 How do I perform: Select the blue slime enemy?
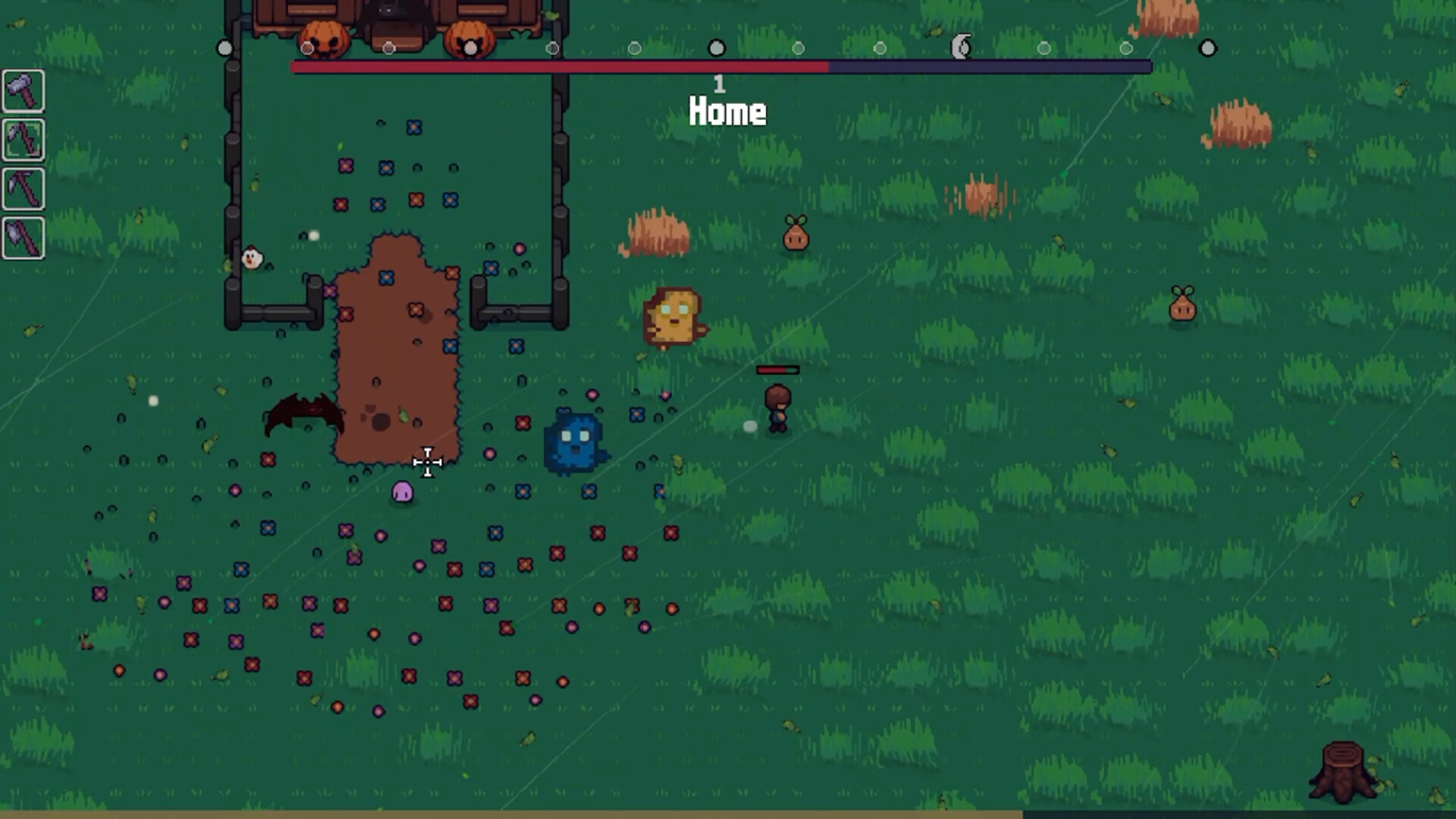pyautogui.click(x=575, y=438)
